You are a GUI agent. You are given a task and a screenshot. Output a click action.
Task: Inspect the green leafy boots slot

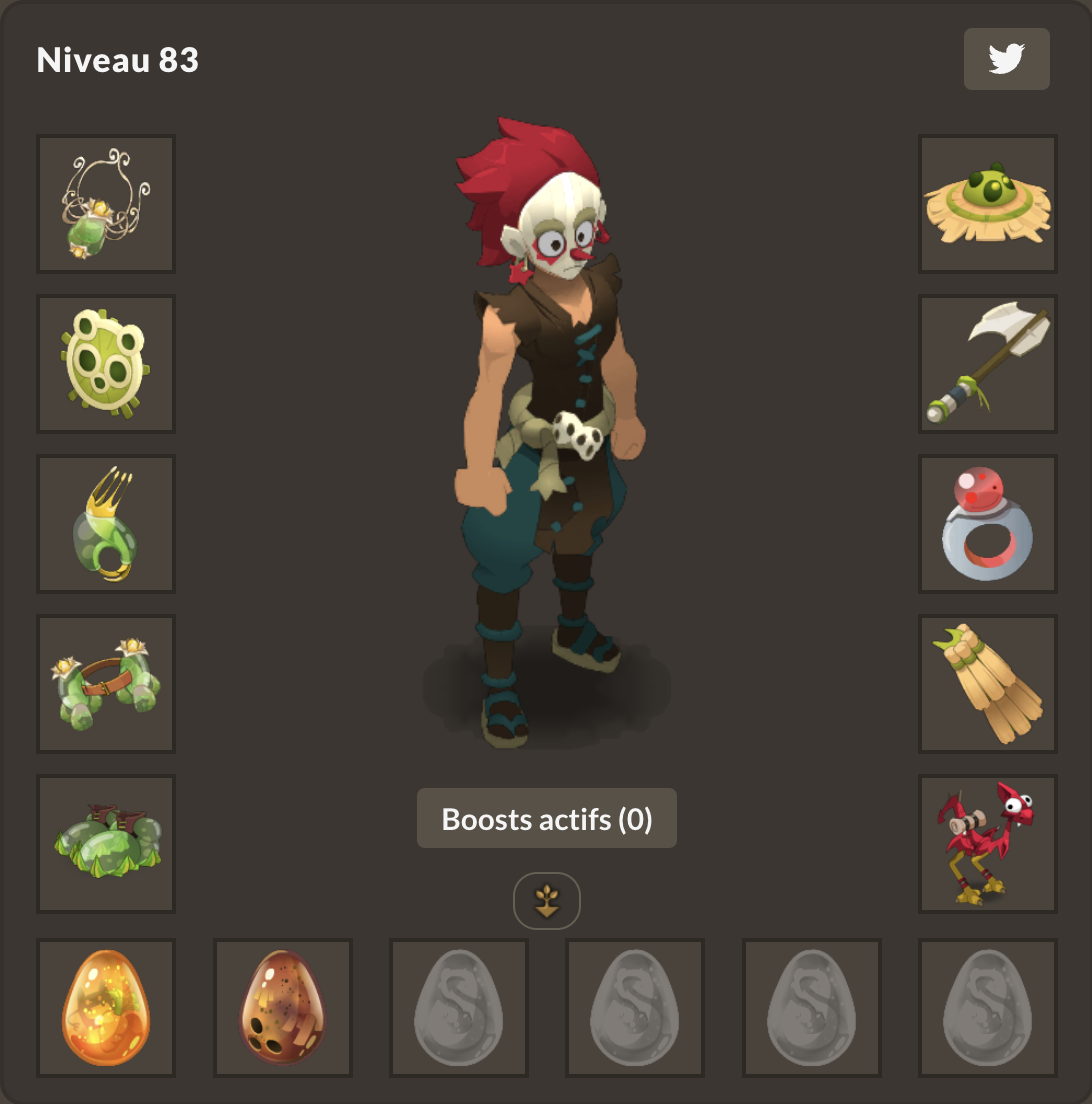[106, 844]
